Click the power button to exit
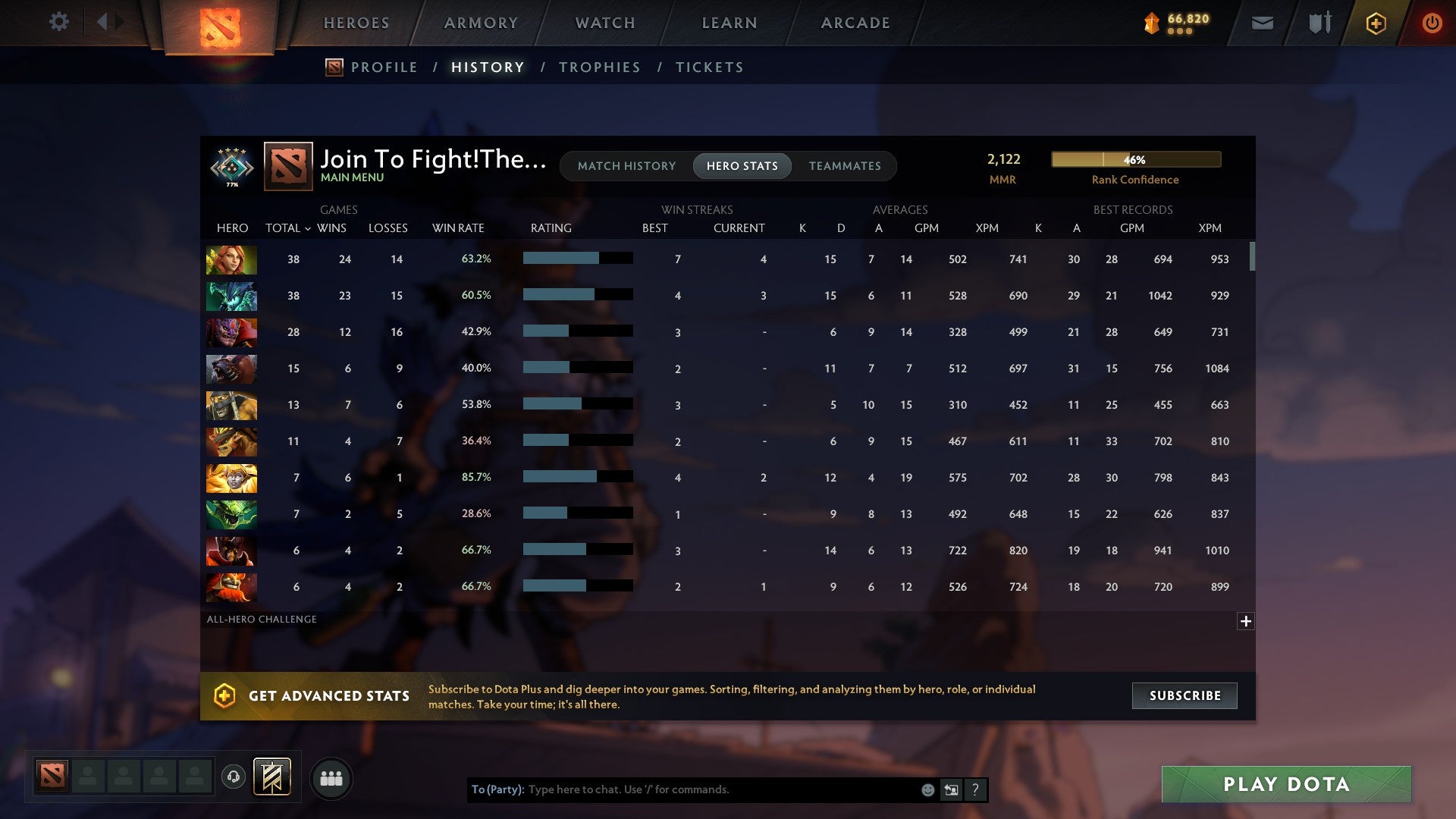This screenshot has height=819, width=1456. (1432, 23)
